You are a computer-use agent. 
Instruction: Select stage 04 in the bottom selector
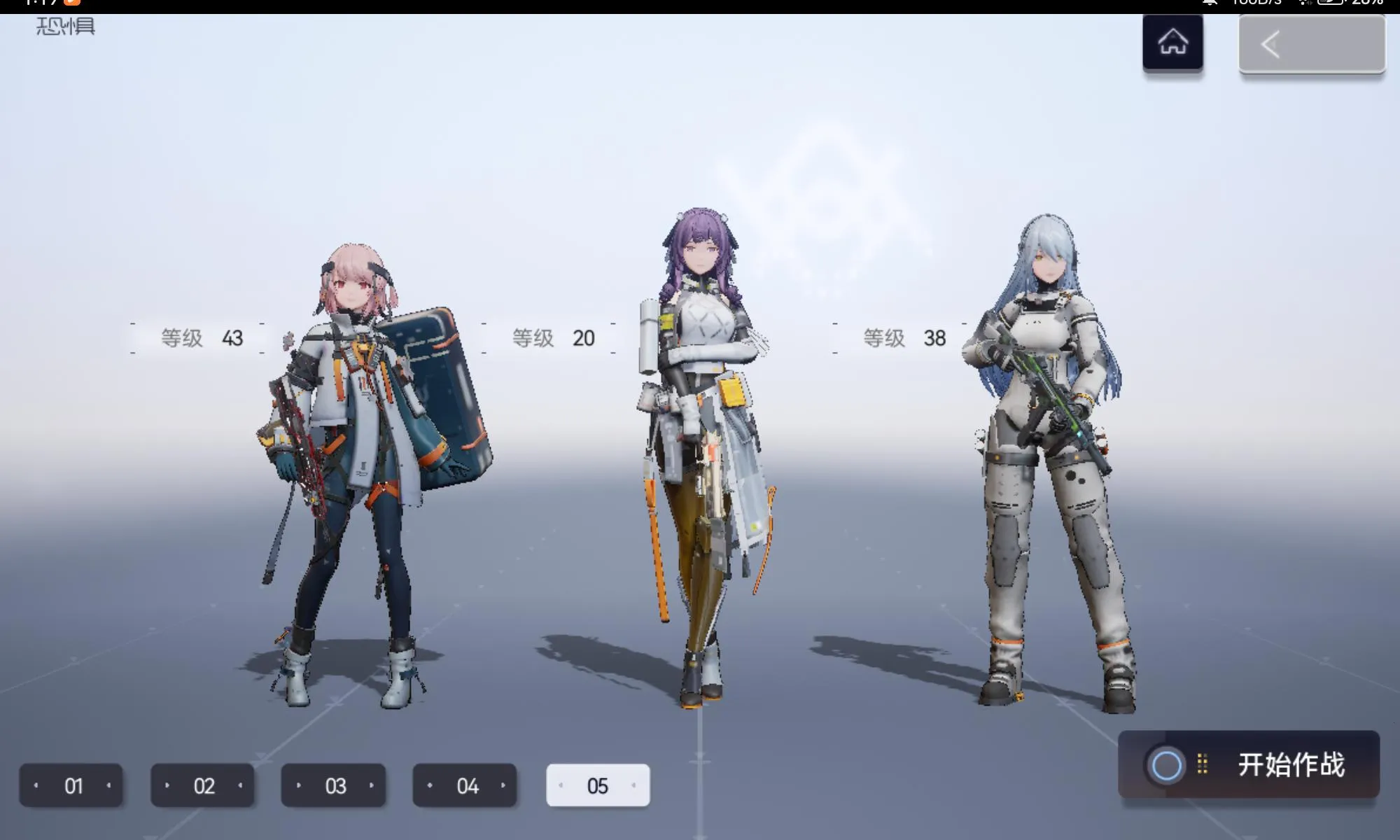click(465, 785)
